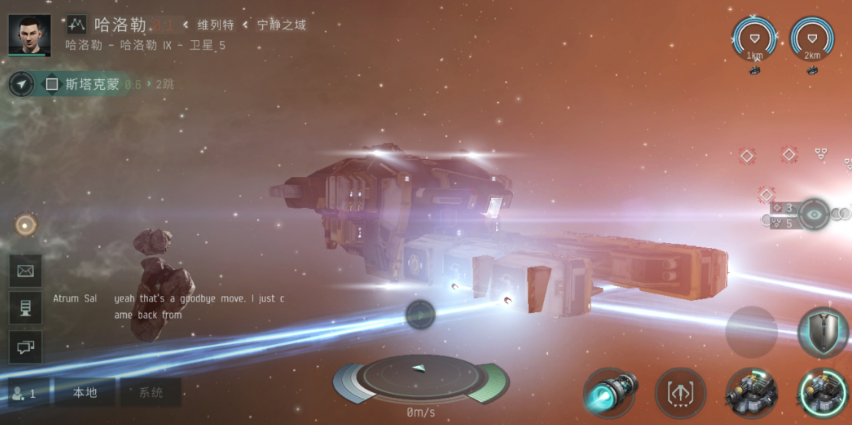Select the locked target at 1km
852x425 pixels.
755,38
